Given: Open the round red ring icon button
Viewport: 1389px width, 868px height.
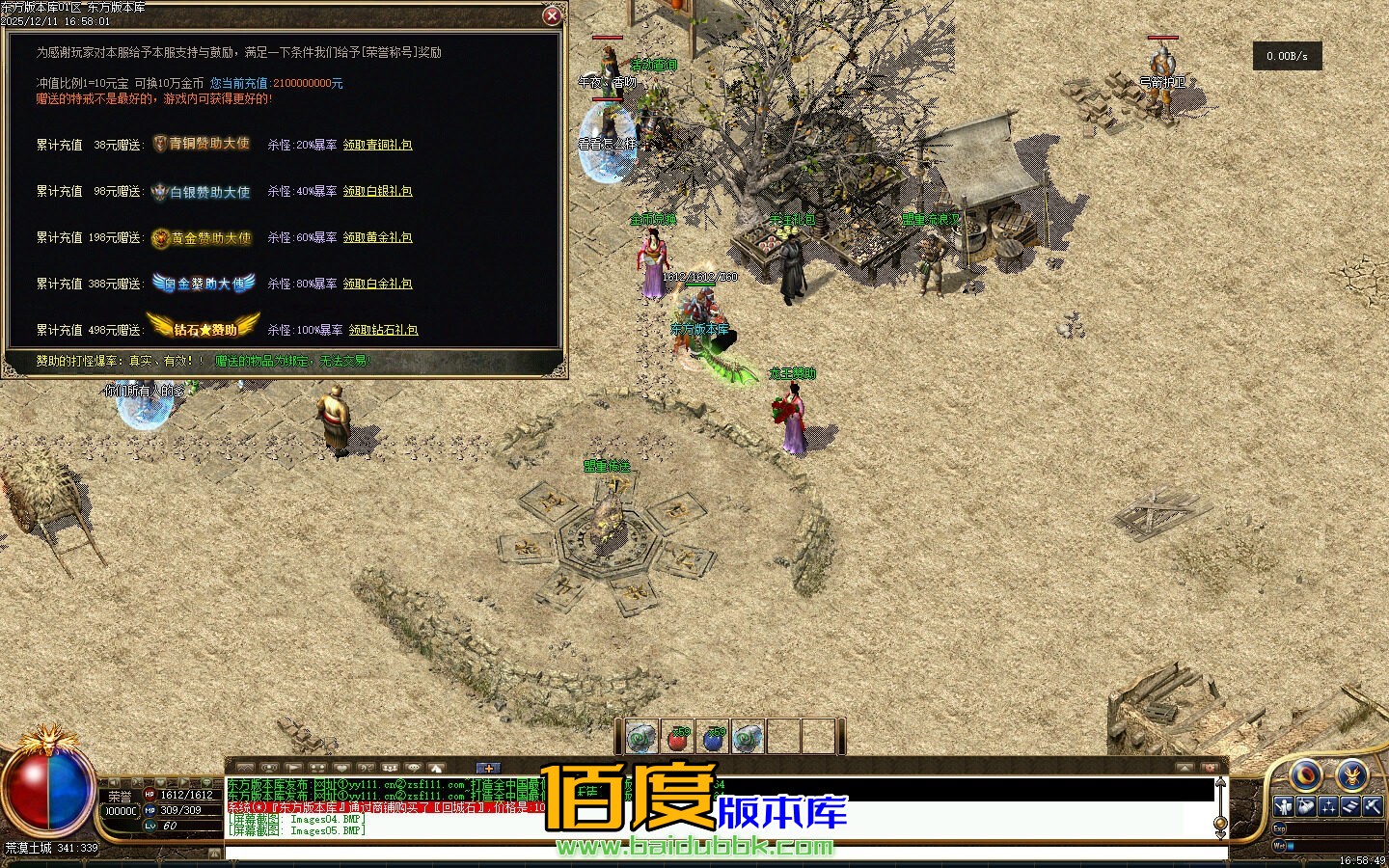Looking at the screenshot, I should (x=1306, y=774).
